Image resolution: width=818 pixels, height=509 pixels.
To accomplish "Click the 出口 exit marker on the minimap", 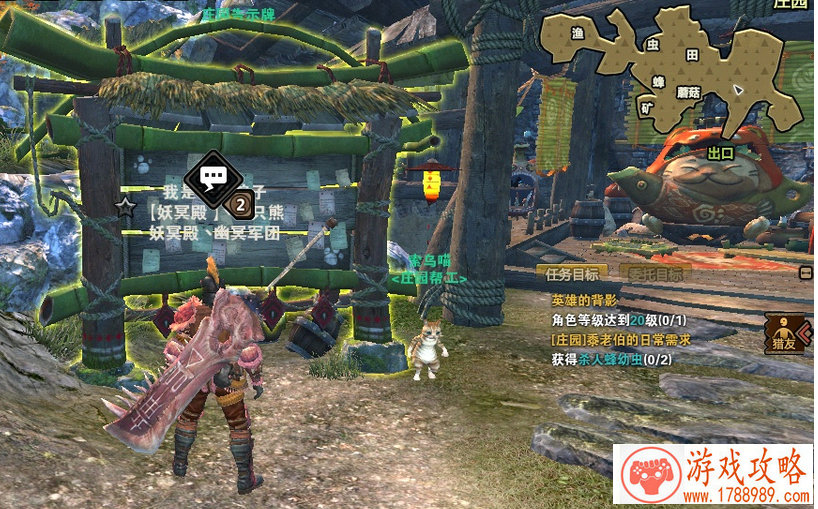I will click(x=720, y=153).
